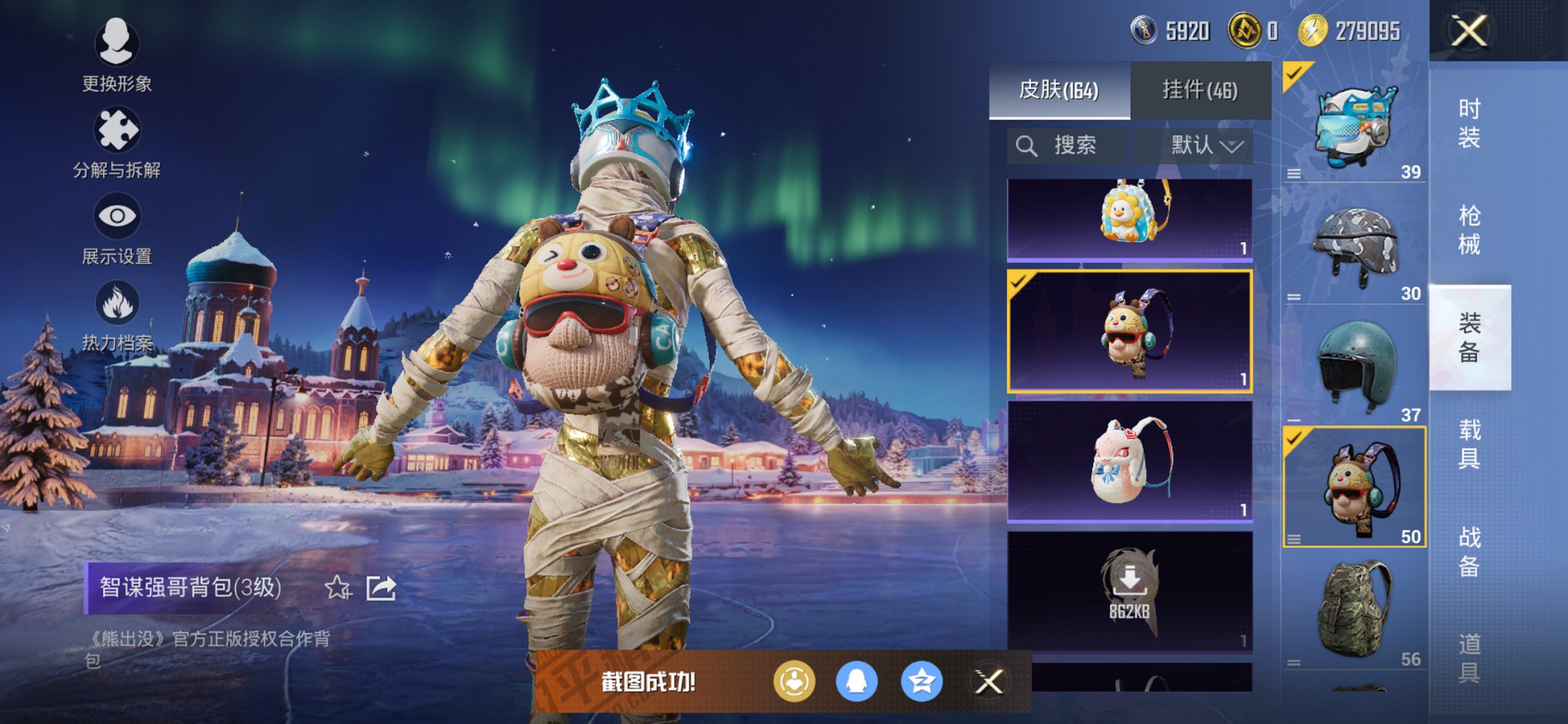Choose the blue-white level 39 helmet slot
Viewport: 1568px width, 724px height.
coord(1355,124)
